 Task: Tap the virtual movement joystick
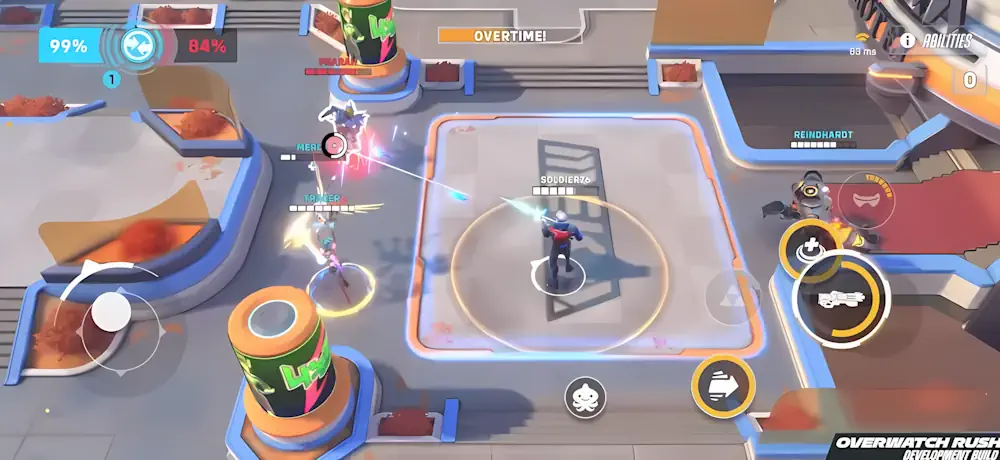tap(110, 314)
